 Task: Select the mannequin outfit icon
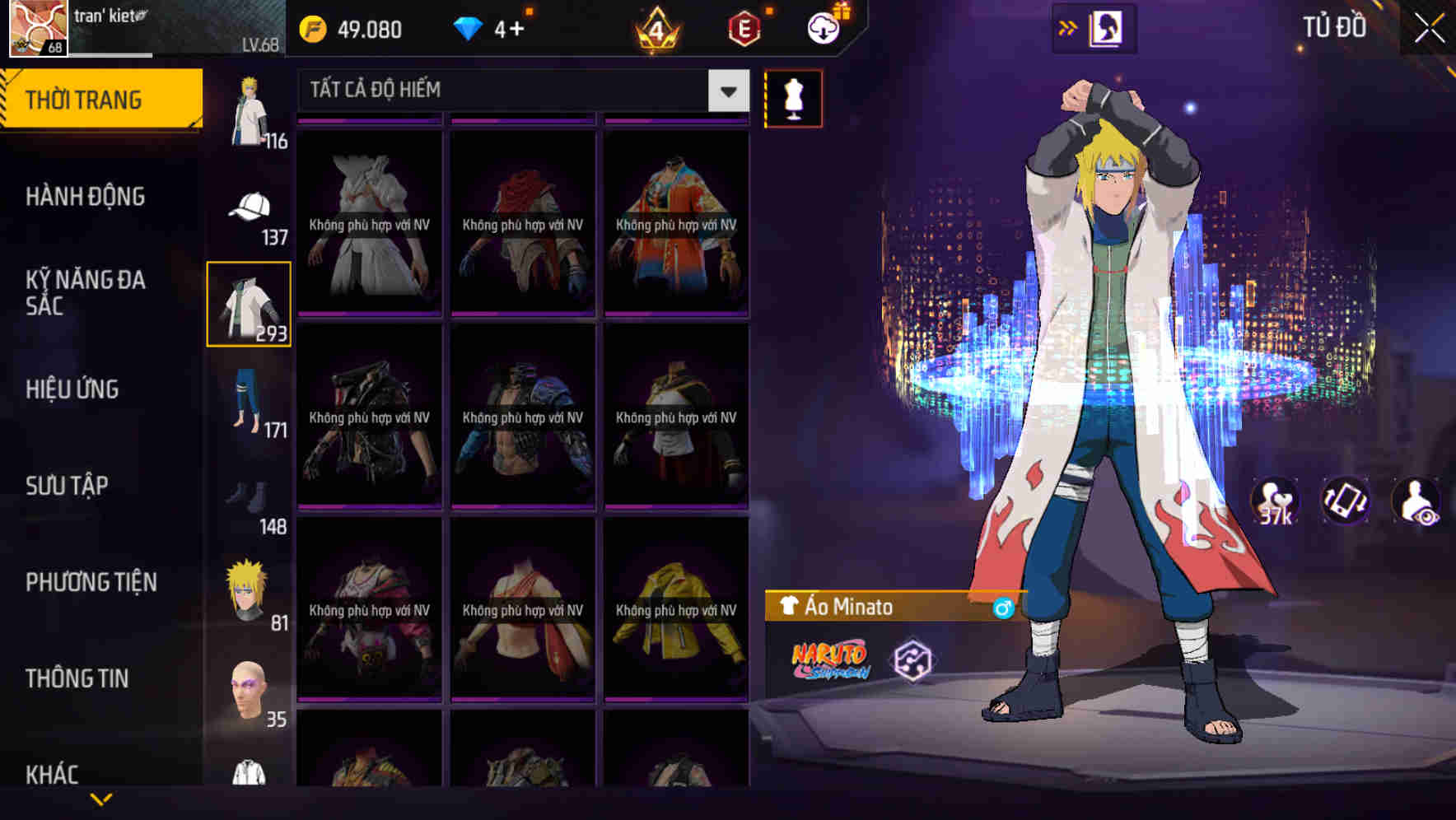pos(792,98)
